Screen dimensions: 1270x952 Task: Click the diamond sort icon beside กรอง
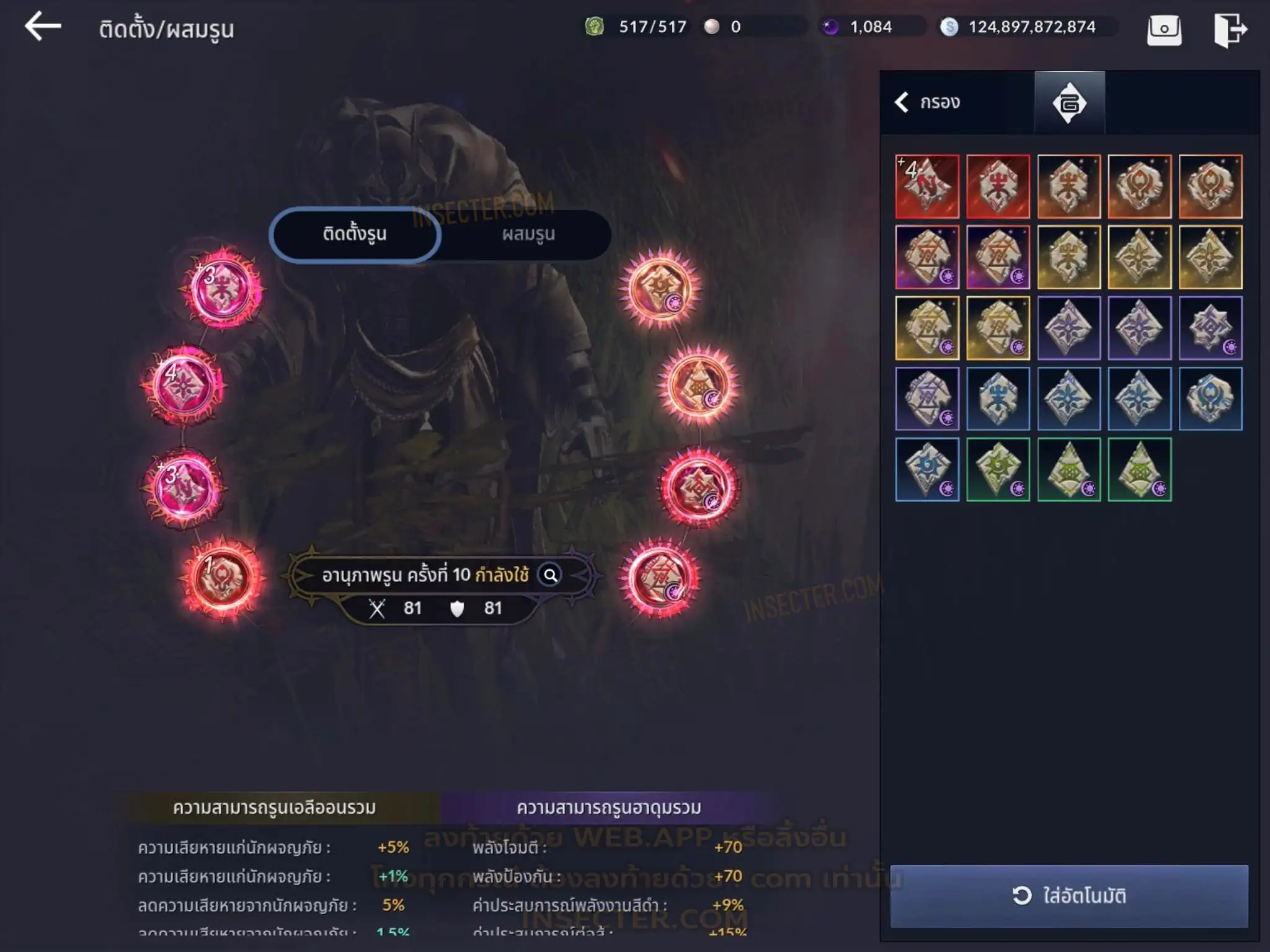1069,103
